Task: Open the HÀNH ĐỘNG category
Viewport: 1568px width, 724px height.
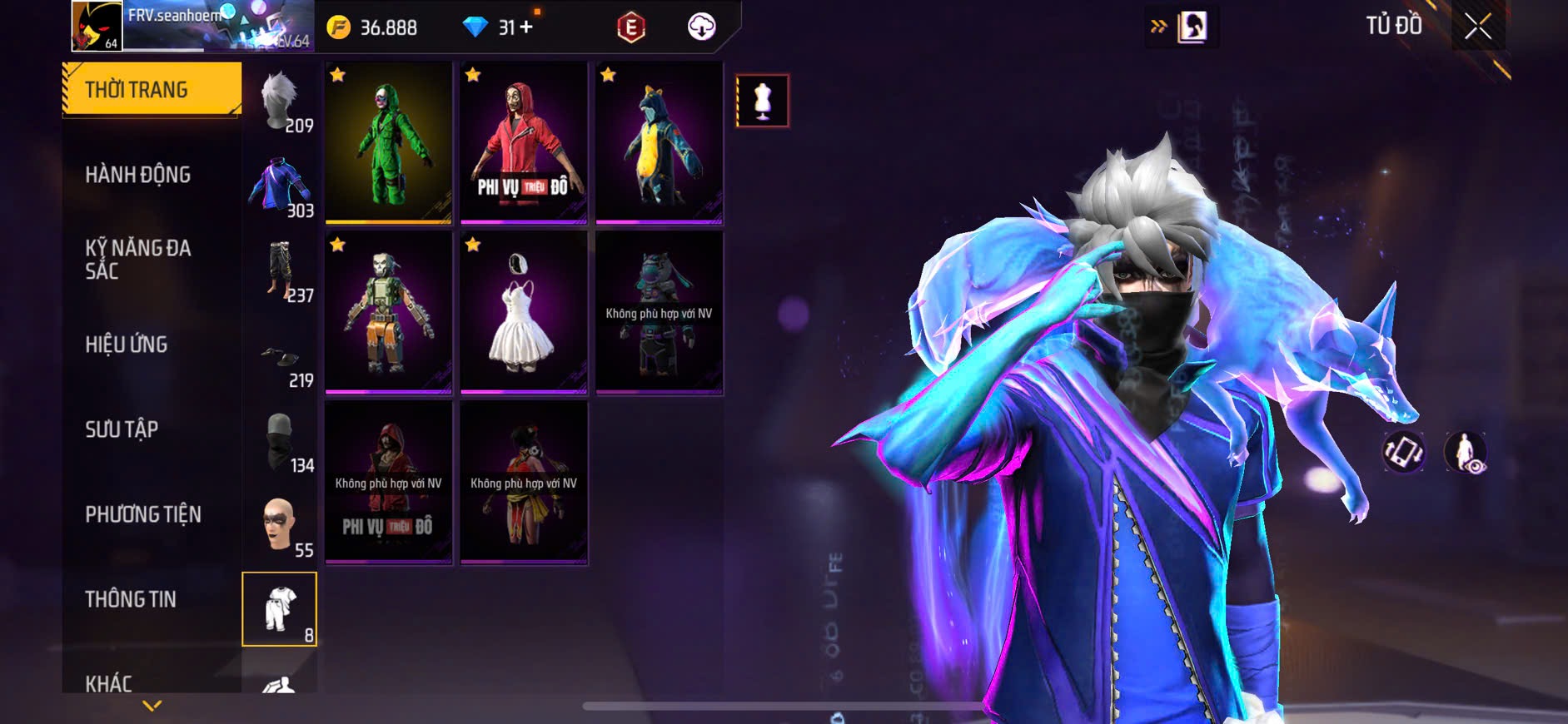Action: pyautogui.click(x=138, y=175)
